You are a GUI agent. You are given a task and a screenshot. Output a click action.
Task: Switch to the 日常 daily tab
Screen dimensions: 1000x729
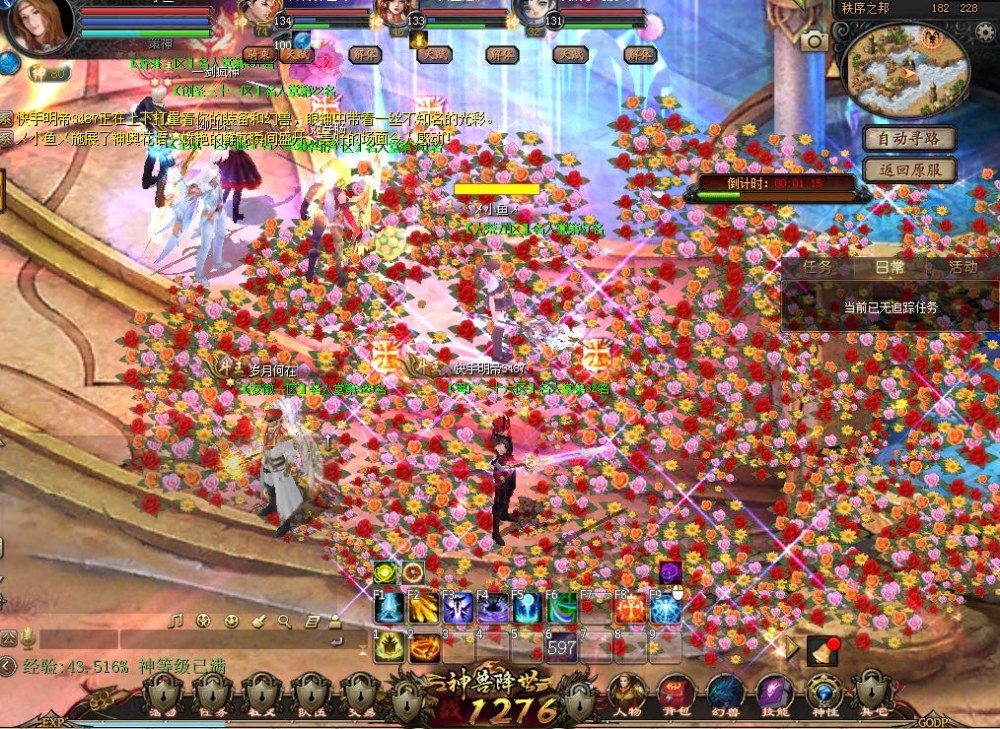click(x=890, y=268)
